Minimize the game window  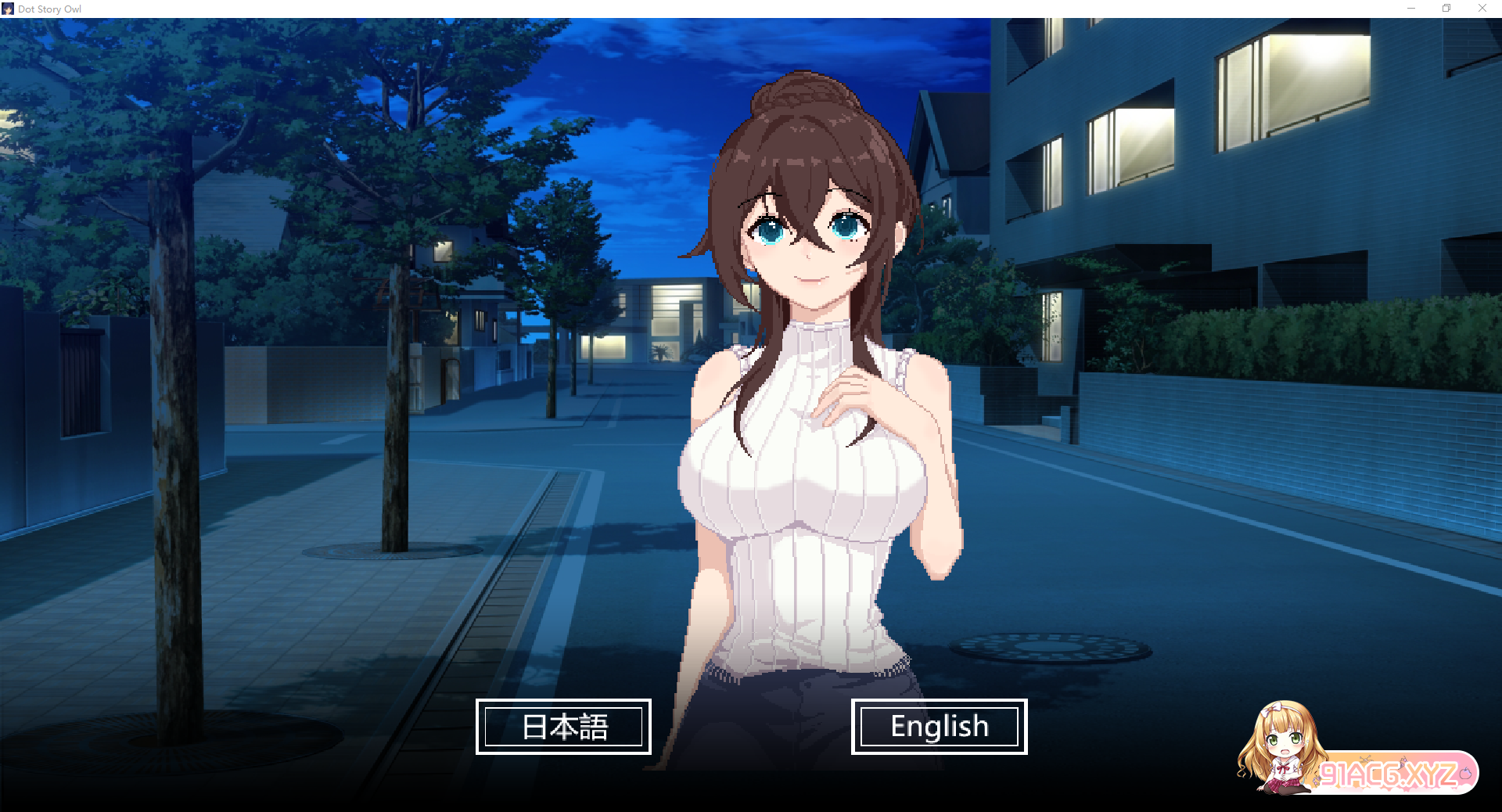point(1411,9)
